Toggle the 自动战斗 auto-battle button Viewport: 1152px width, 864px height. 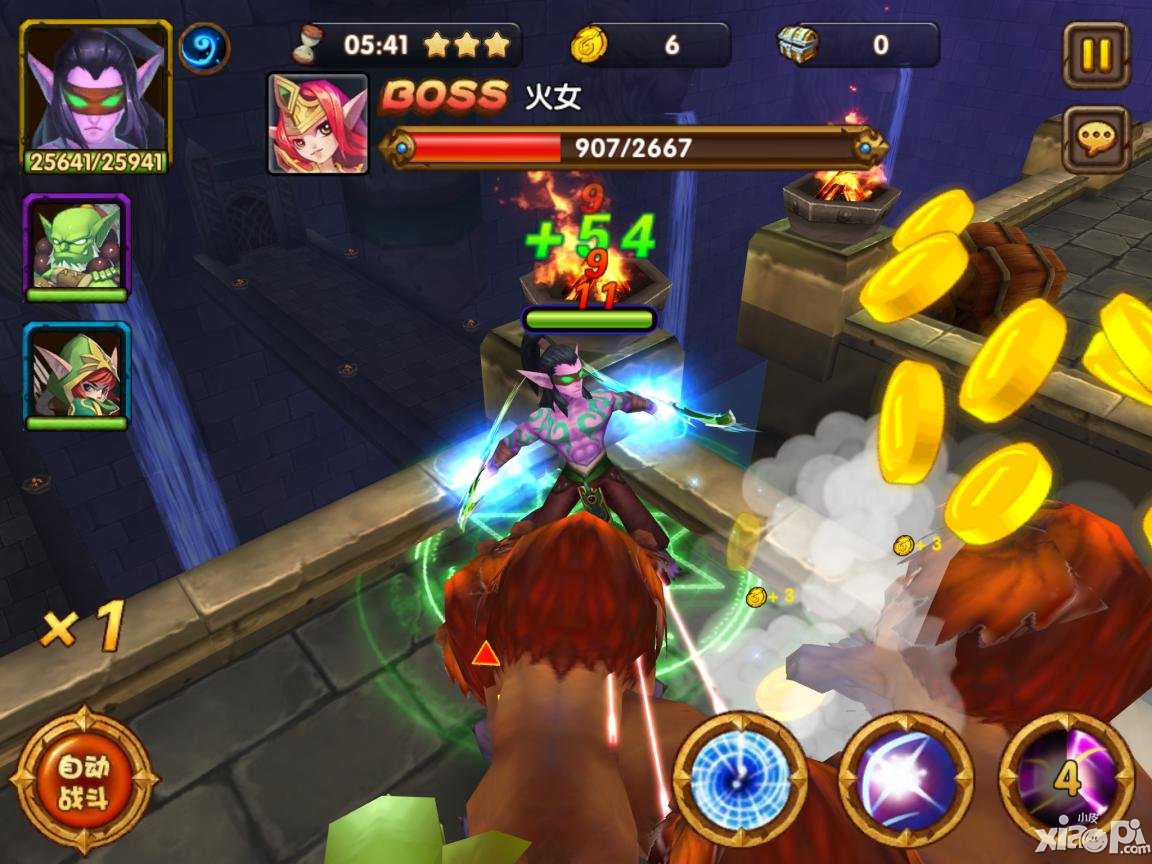click(83, 781)
